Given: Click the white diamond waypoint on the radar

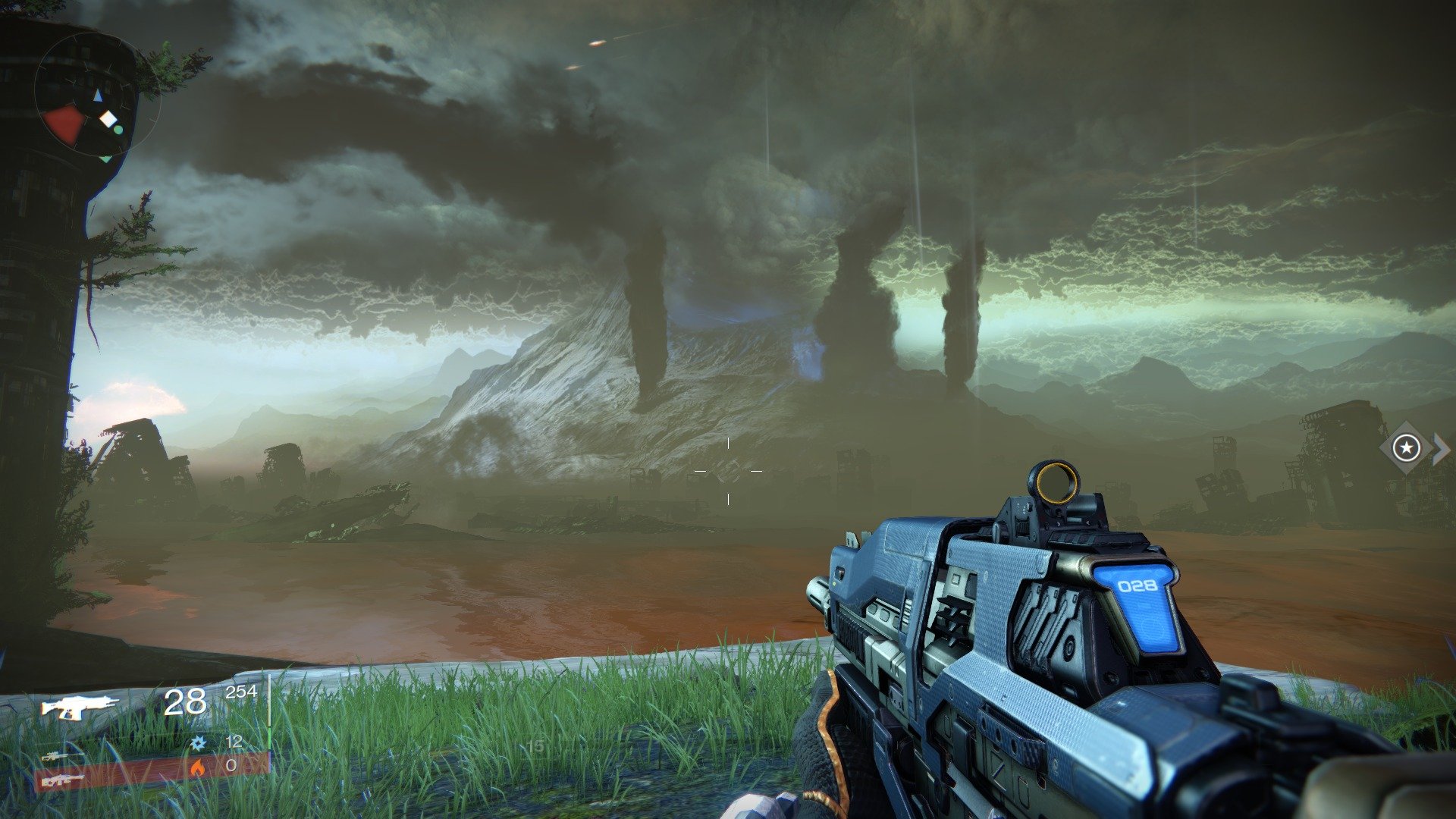Looking at the screenshot, I should click(108, 119).
